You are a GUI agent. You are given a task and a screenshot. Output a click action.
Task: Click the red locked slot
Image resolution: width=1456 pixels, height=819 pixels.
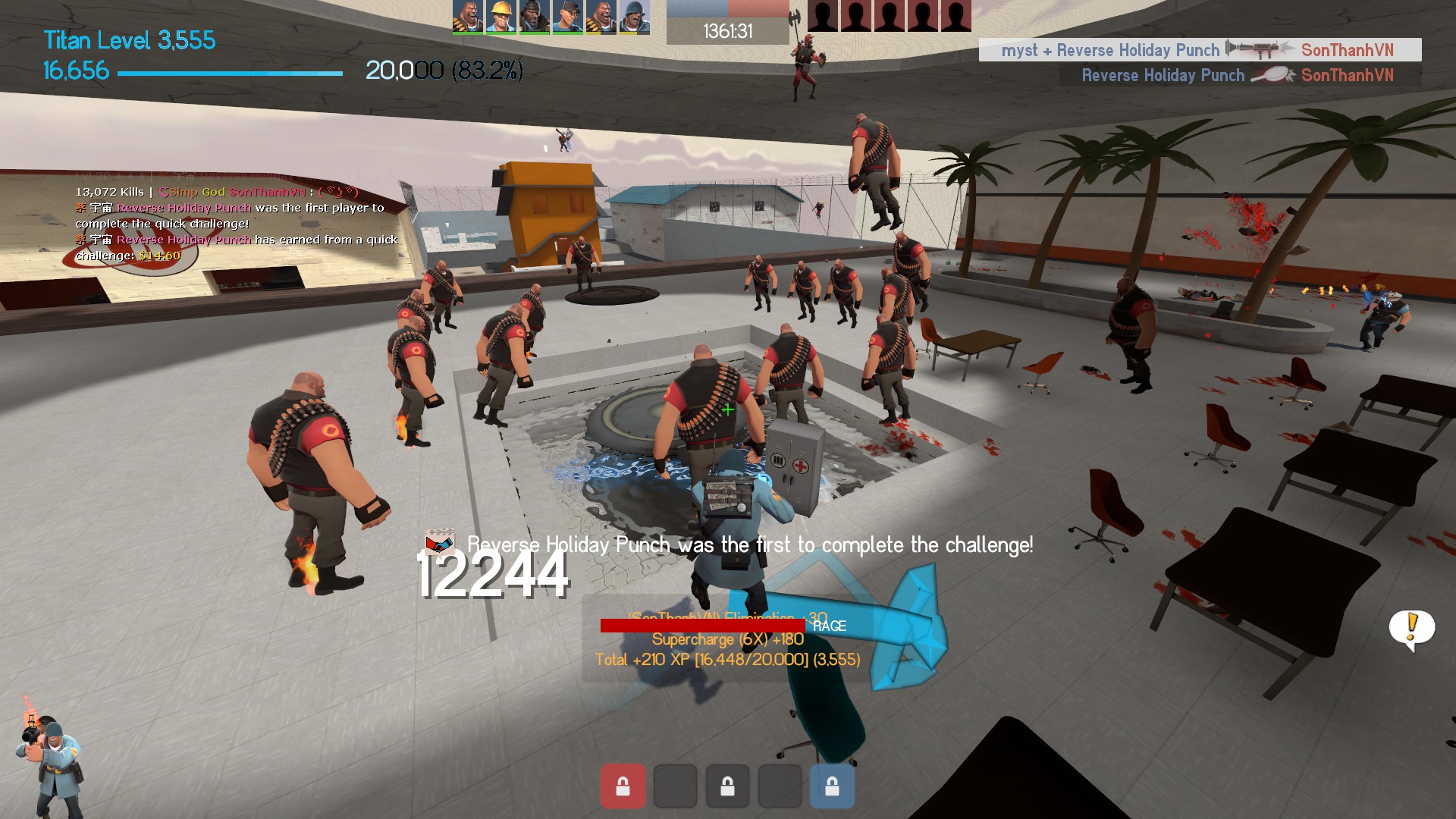pos(623,786)
